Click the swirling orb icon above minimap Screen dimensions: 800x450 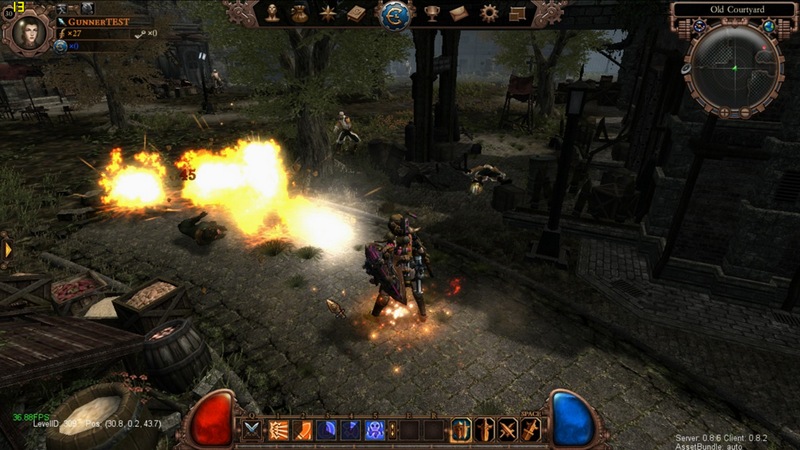[x=699, y=26]
